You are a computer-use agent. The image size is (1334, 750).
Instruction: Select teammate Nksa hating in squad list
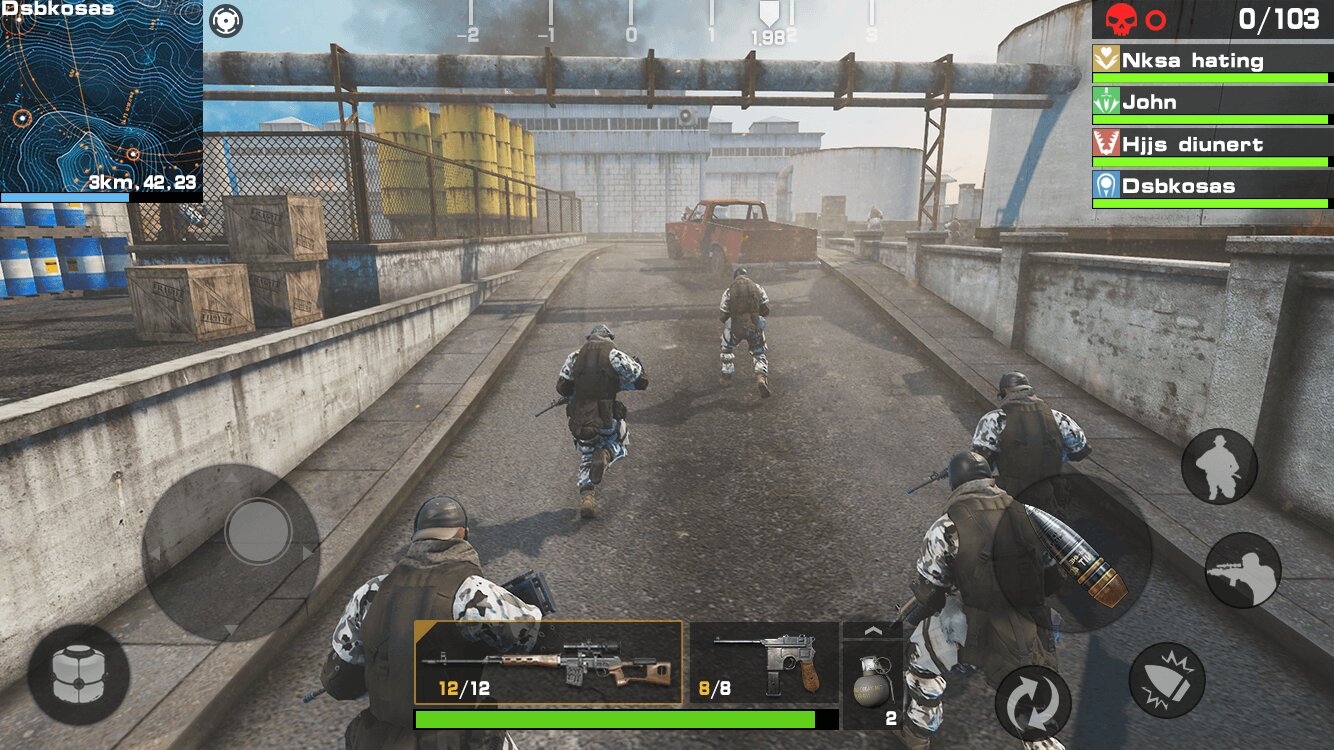[x=1212, y=62]
